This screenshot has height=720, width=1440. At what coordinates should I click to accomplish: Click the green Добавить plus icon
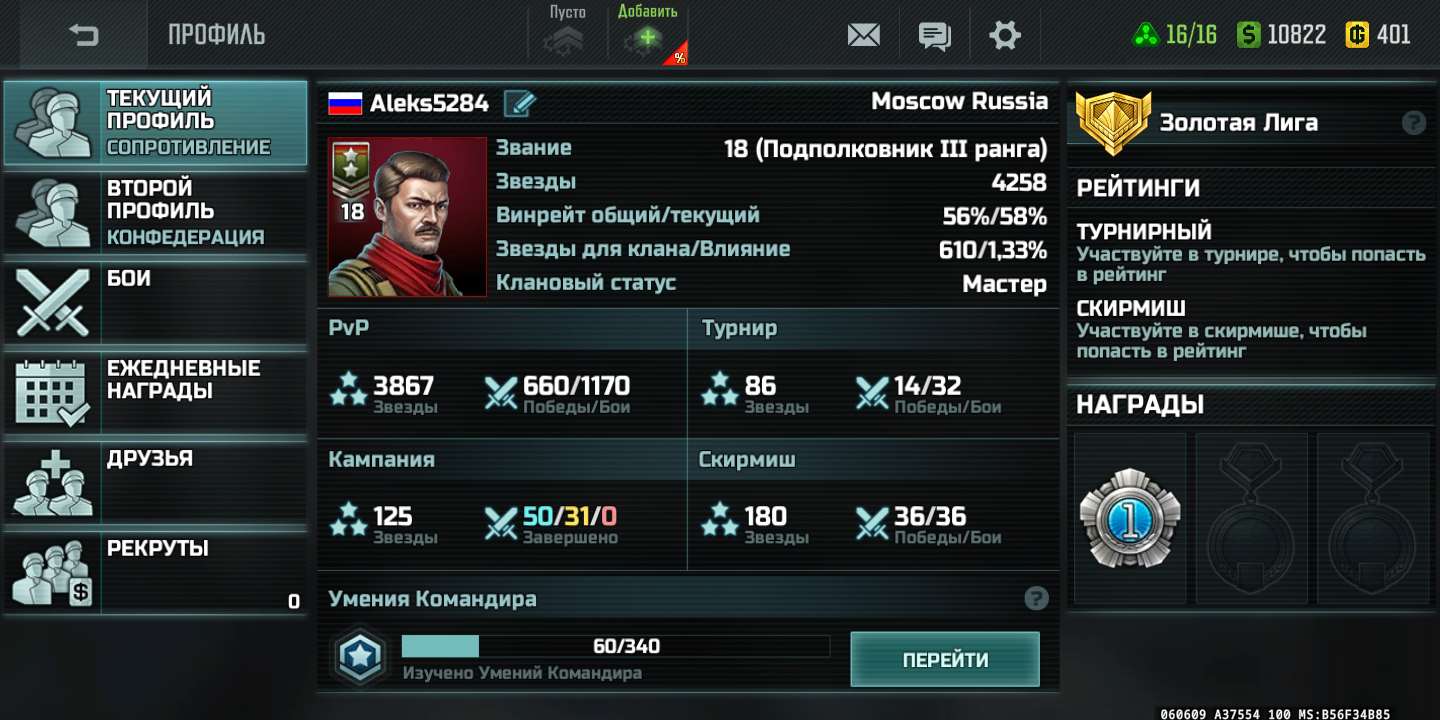(x=645, y=38)
